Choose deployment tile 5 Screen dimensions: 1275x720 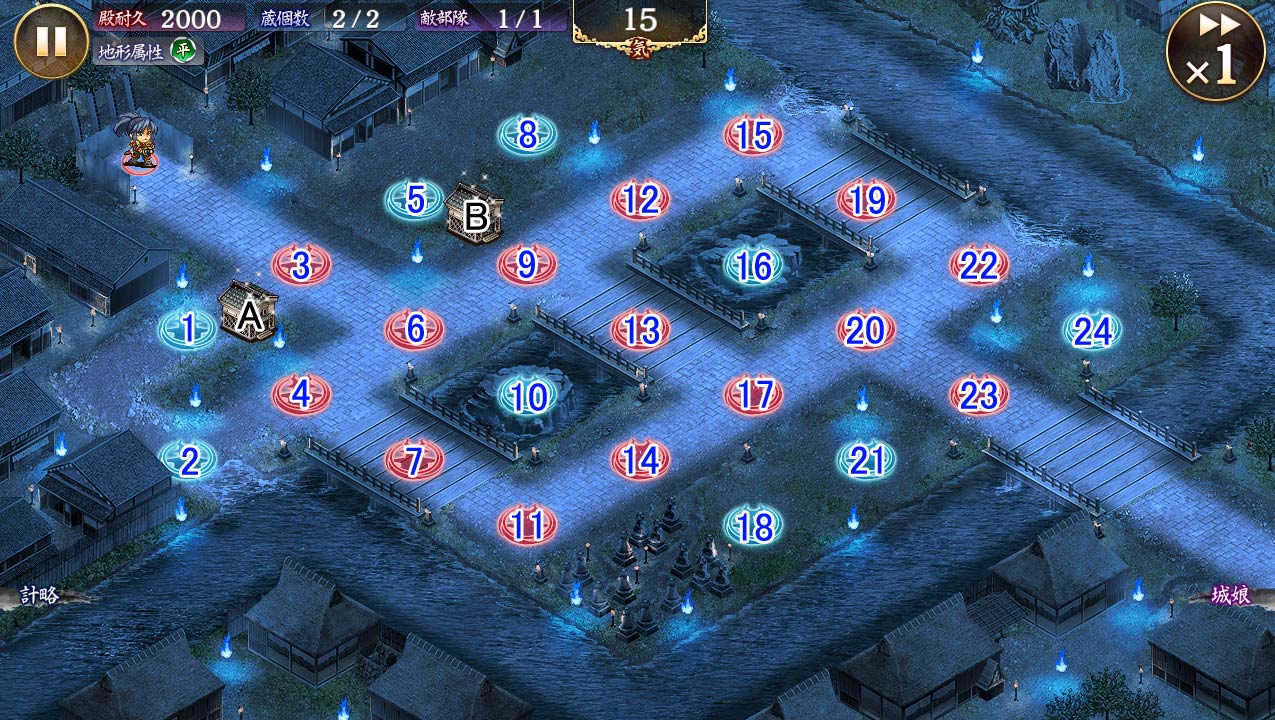[414, 200]
